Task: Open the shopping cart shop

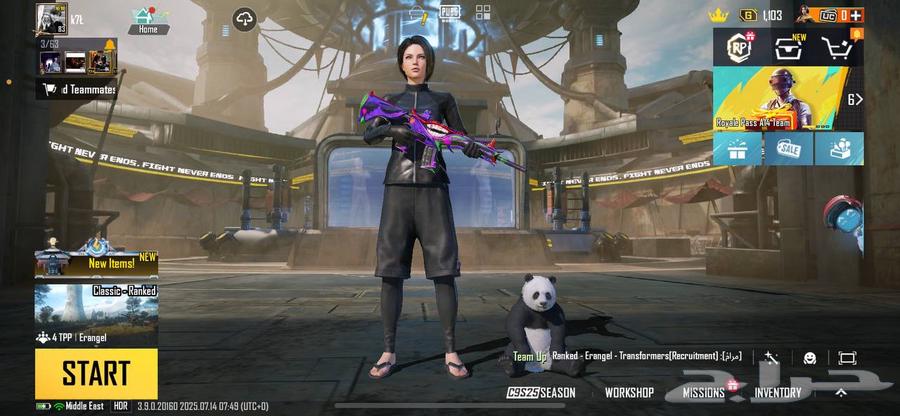Action: tap(838, 47)
